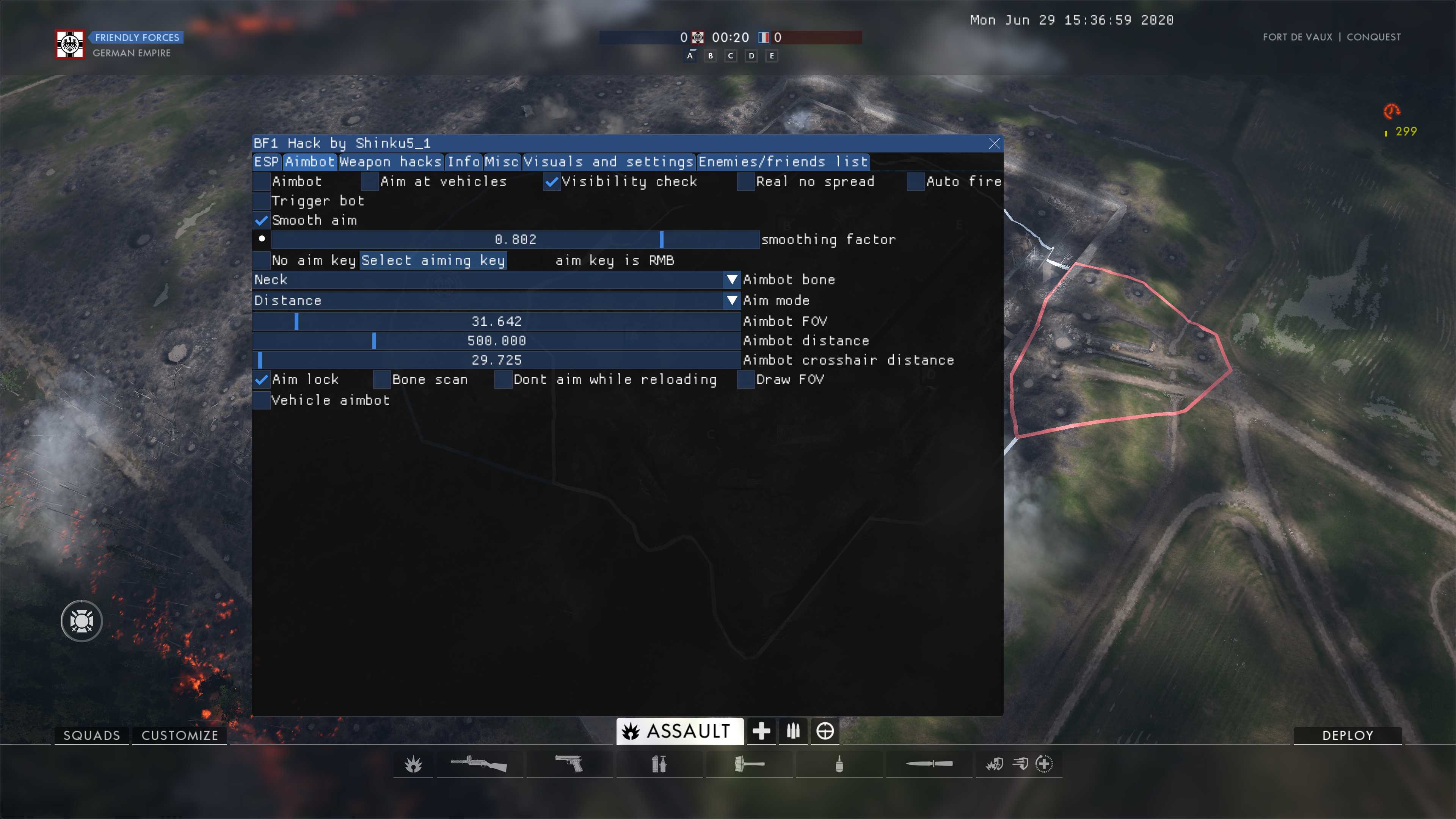
Task: Select the ASSAULT class tab
Action: point(679,731)
